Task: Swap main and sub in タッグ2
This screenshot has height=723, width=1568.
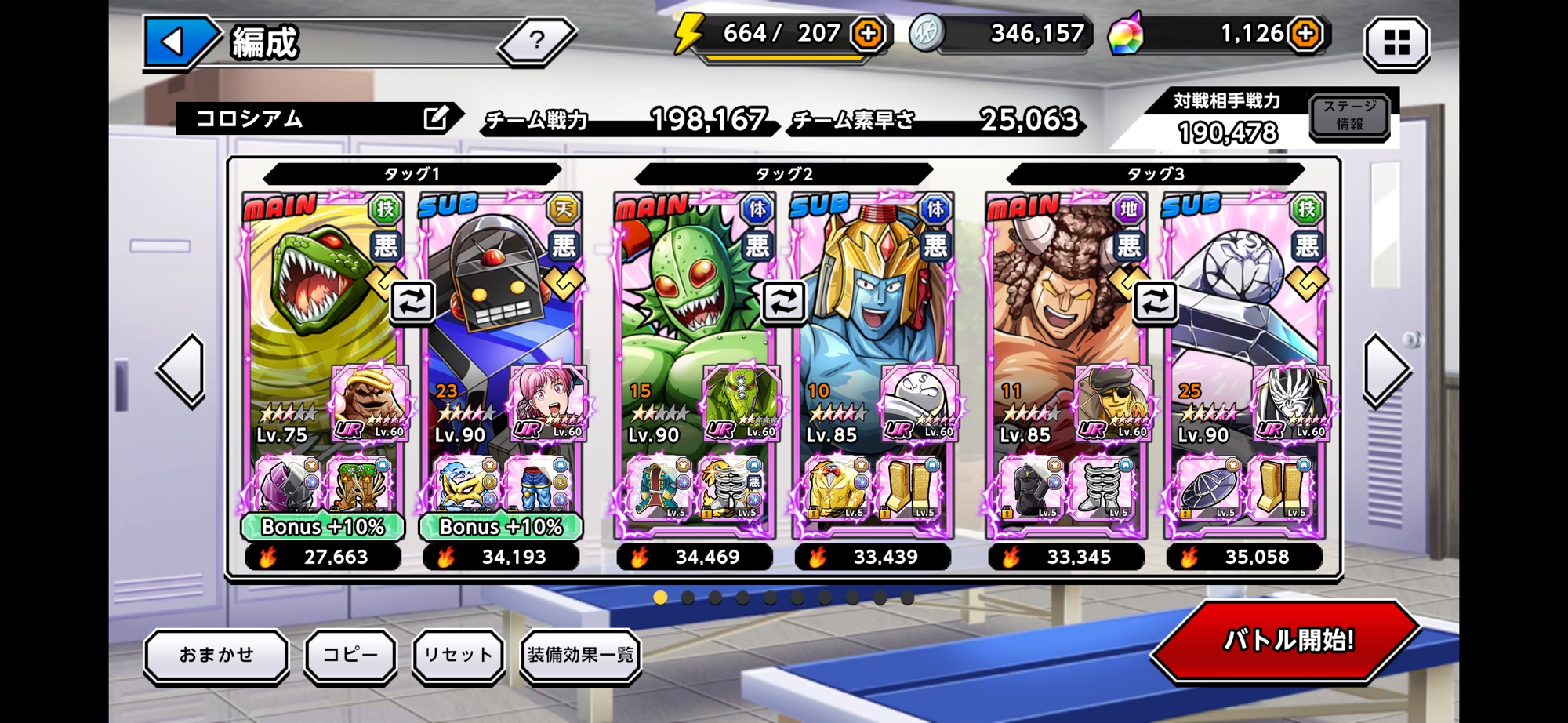Action: (783, 301)
